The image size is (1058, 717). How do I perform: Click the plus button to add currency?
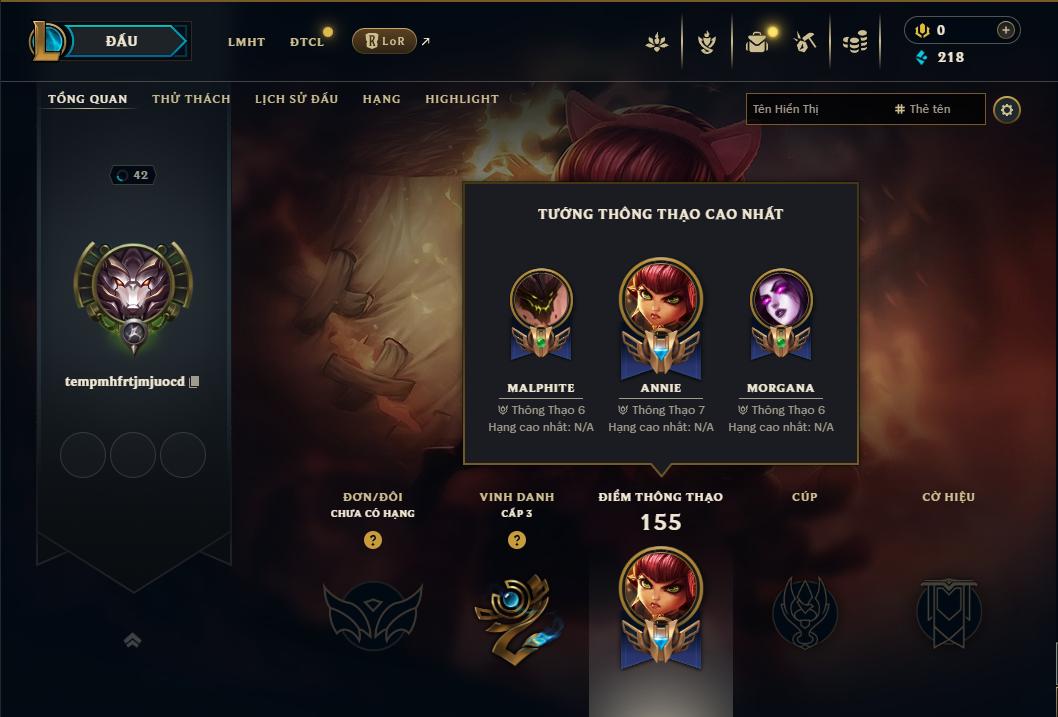1006,30
